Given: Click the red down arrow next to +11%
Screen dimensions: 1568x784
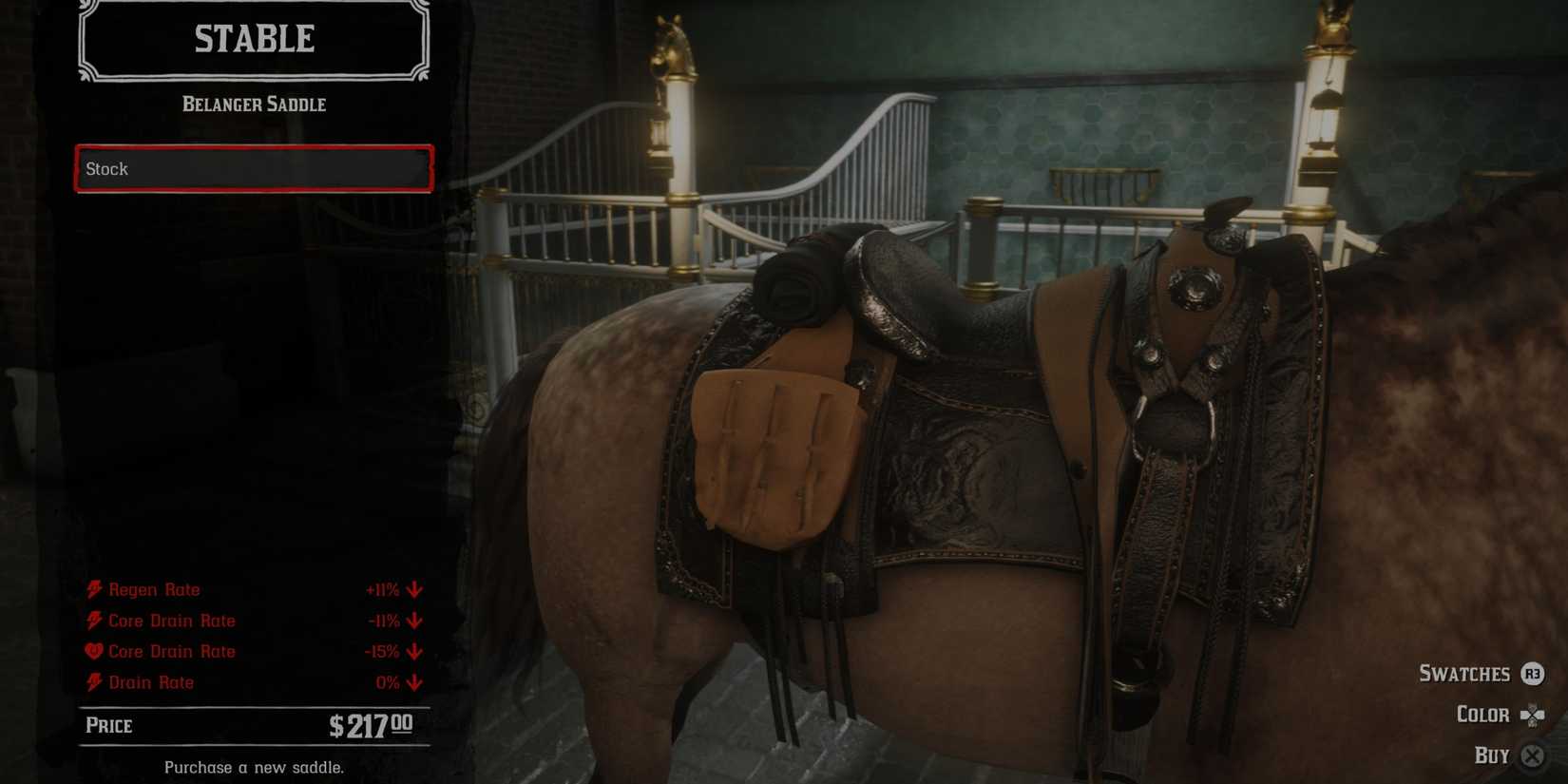Looking at the screenshot, I should pos(412,590).
